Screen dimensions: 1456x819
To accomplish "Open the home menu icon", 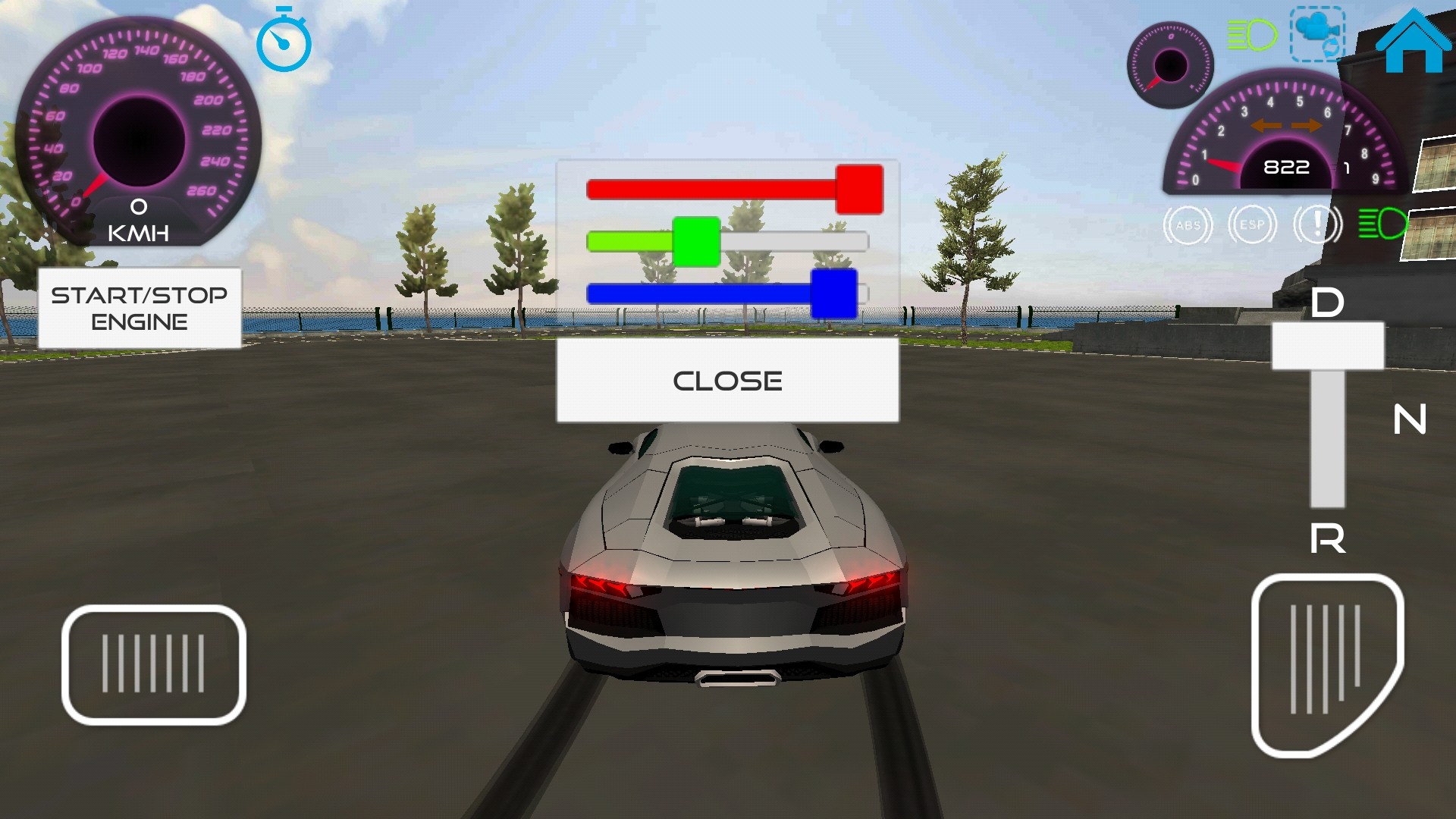I will (1413, 42).
